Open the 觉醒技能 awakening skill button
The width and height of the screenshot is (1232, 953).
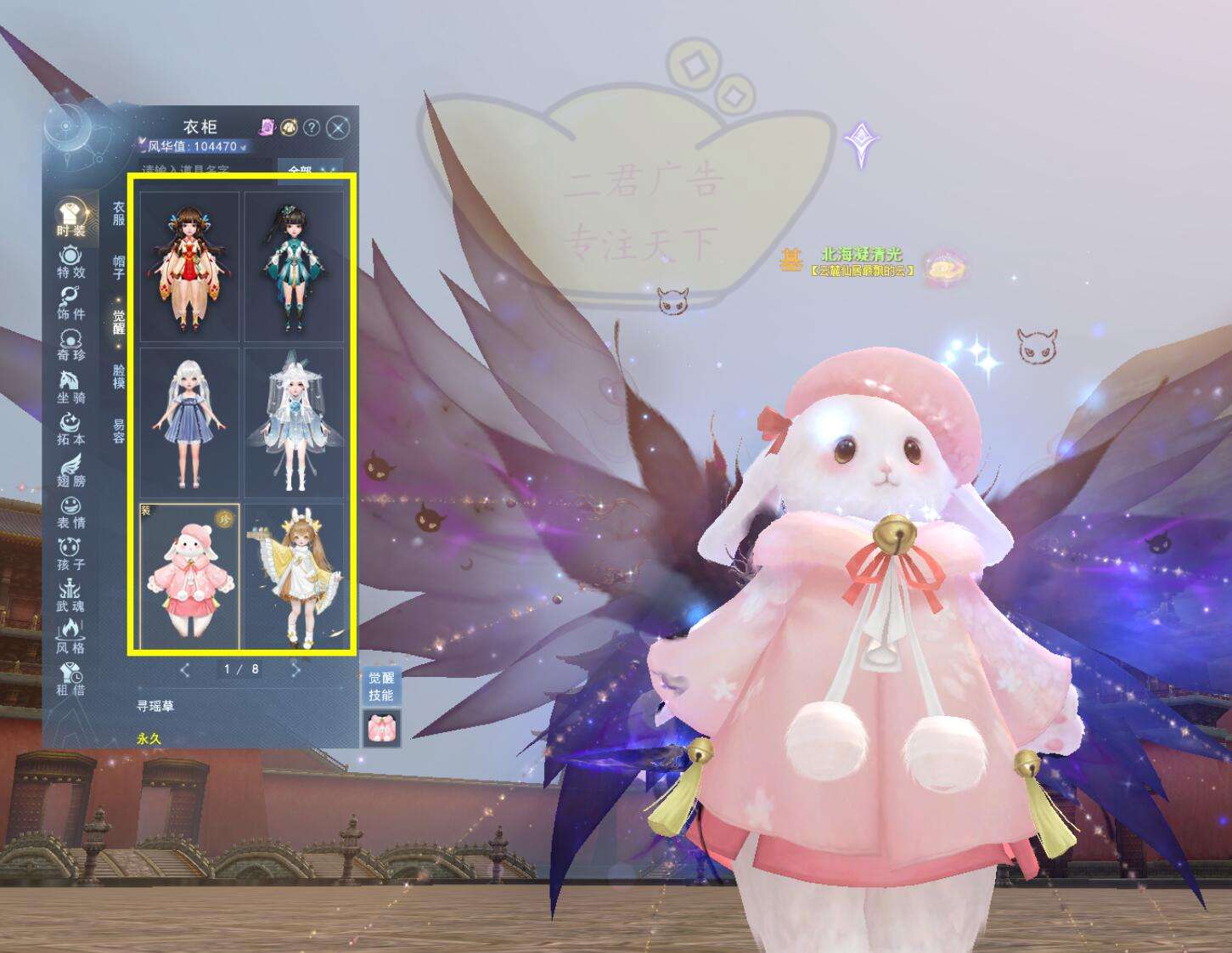pyautogui.click(x=380, y=686)
